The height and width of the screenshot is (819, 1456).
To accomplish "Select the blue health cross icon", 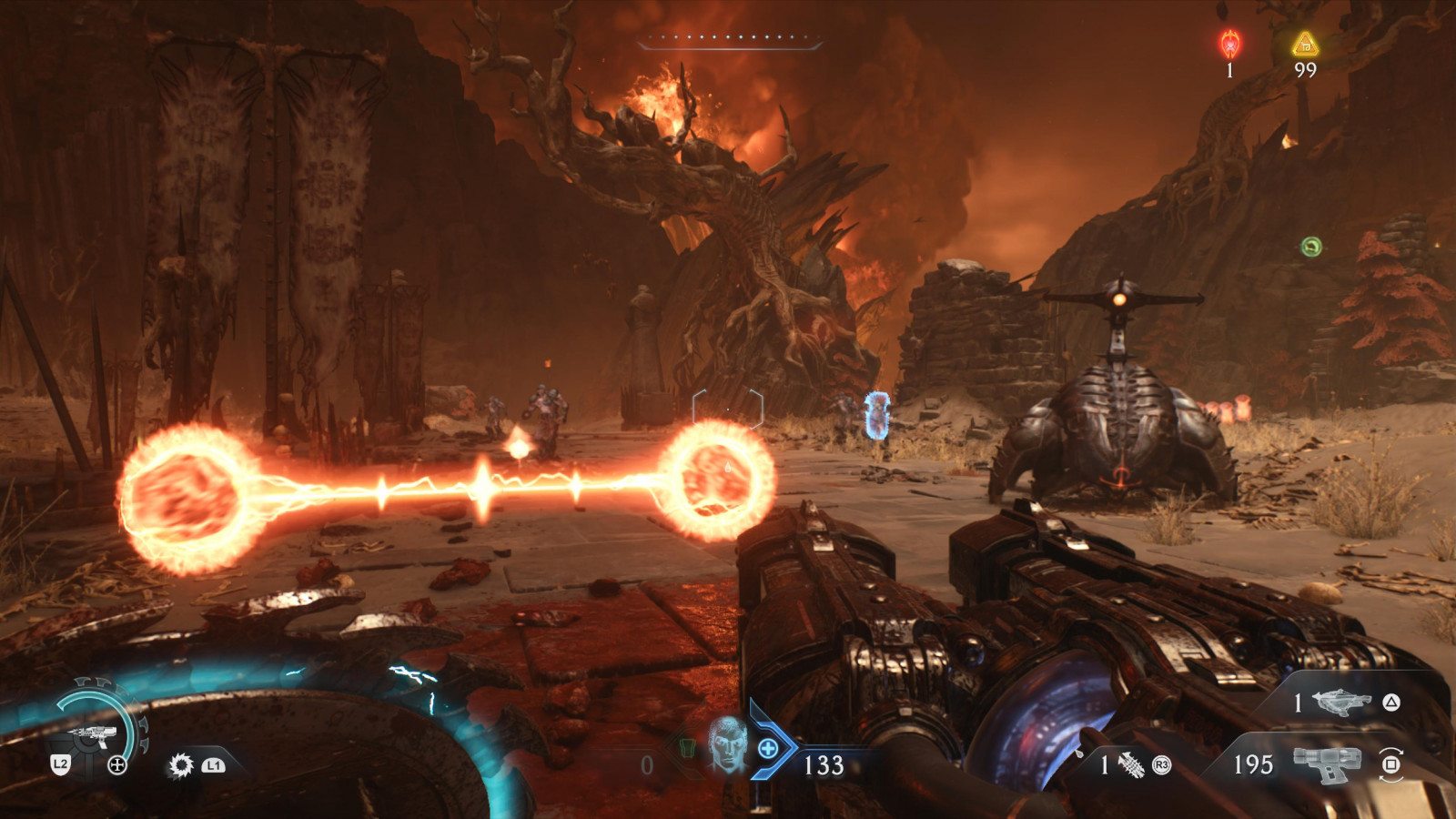I will click(x=768, y=749).
